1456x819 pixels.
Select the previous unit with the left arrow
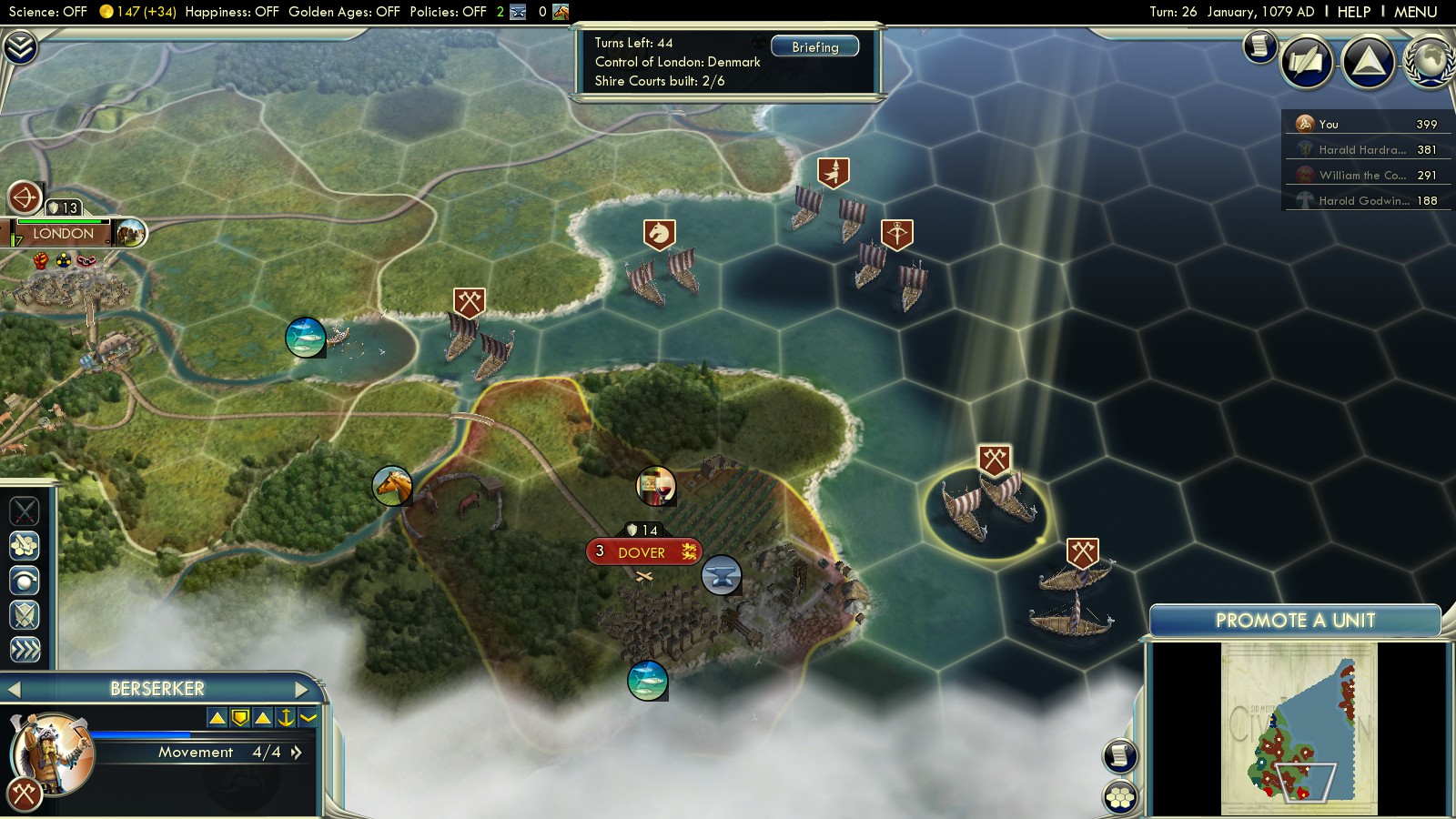point(14,690)
